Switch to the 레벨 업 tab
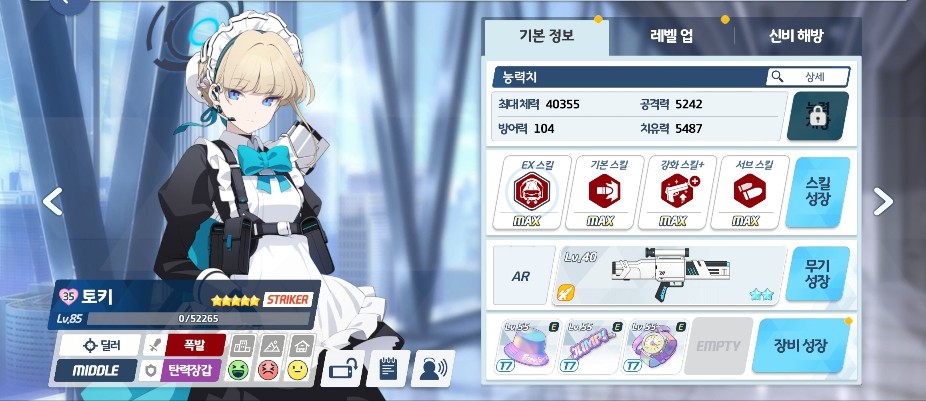 (671, 36)
